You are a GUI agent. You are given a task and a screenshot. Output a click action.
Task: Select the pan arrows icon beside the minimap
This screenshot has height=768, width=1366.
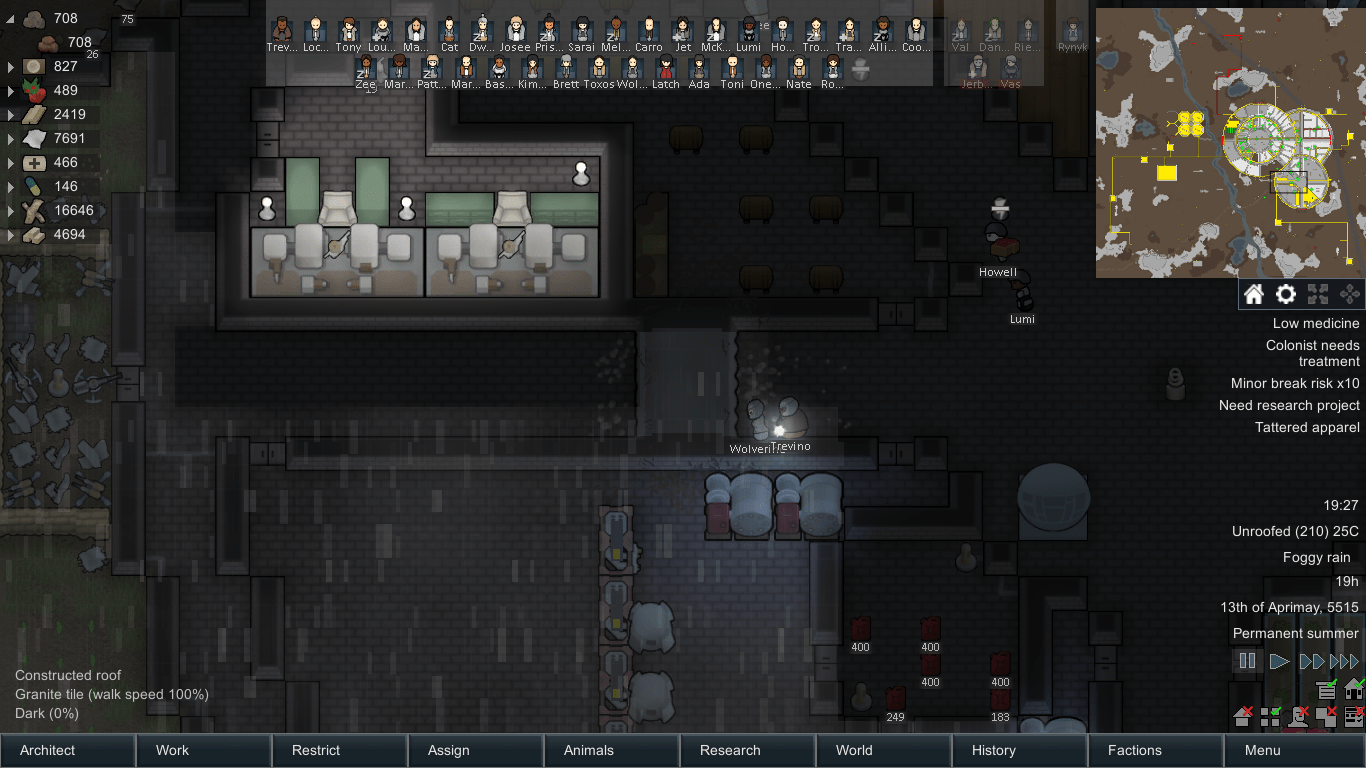click(x=1352, y=294)
